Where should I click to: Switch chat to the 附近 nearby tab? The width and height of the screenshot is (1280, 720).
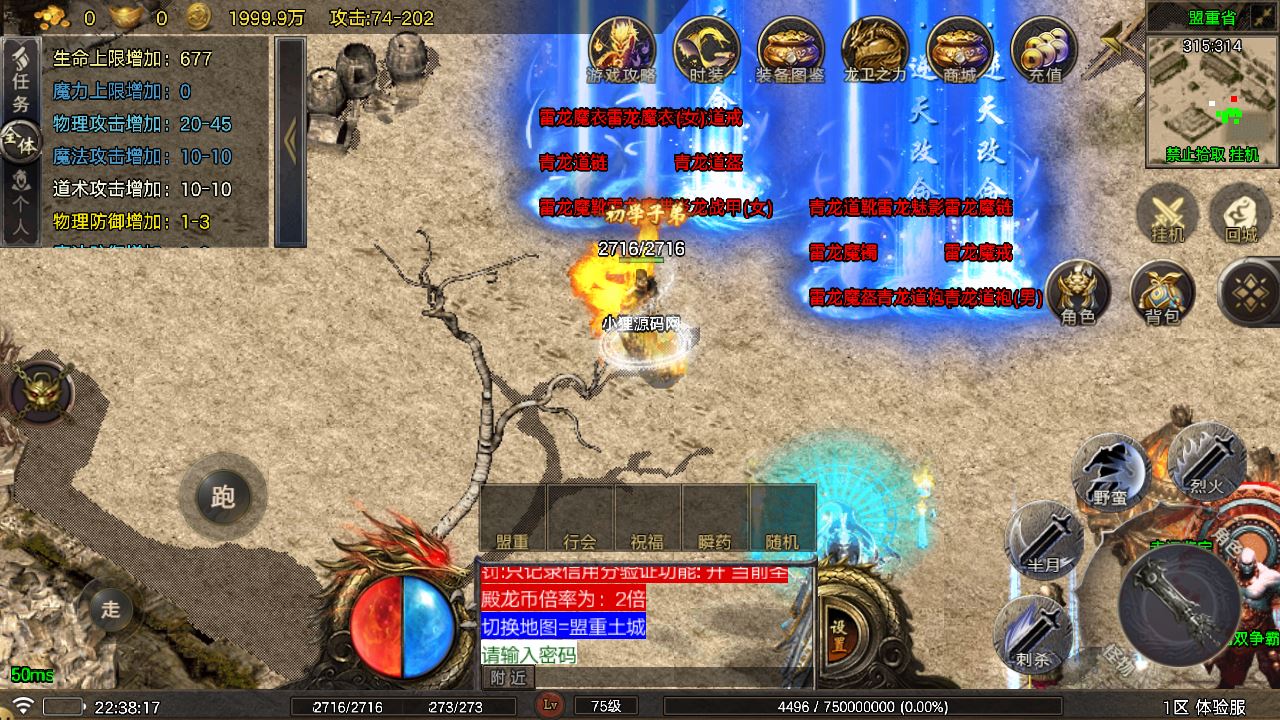click(508, 678)
